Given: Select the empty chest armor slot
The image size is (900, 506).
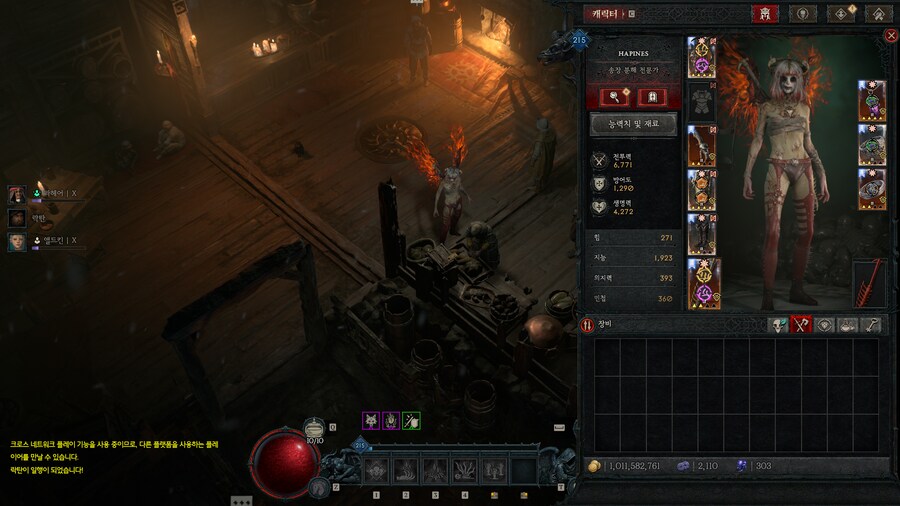Looking at the screenshot, I should [701, 101].
